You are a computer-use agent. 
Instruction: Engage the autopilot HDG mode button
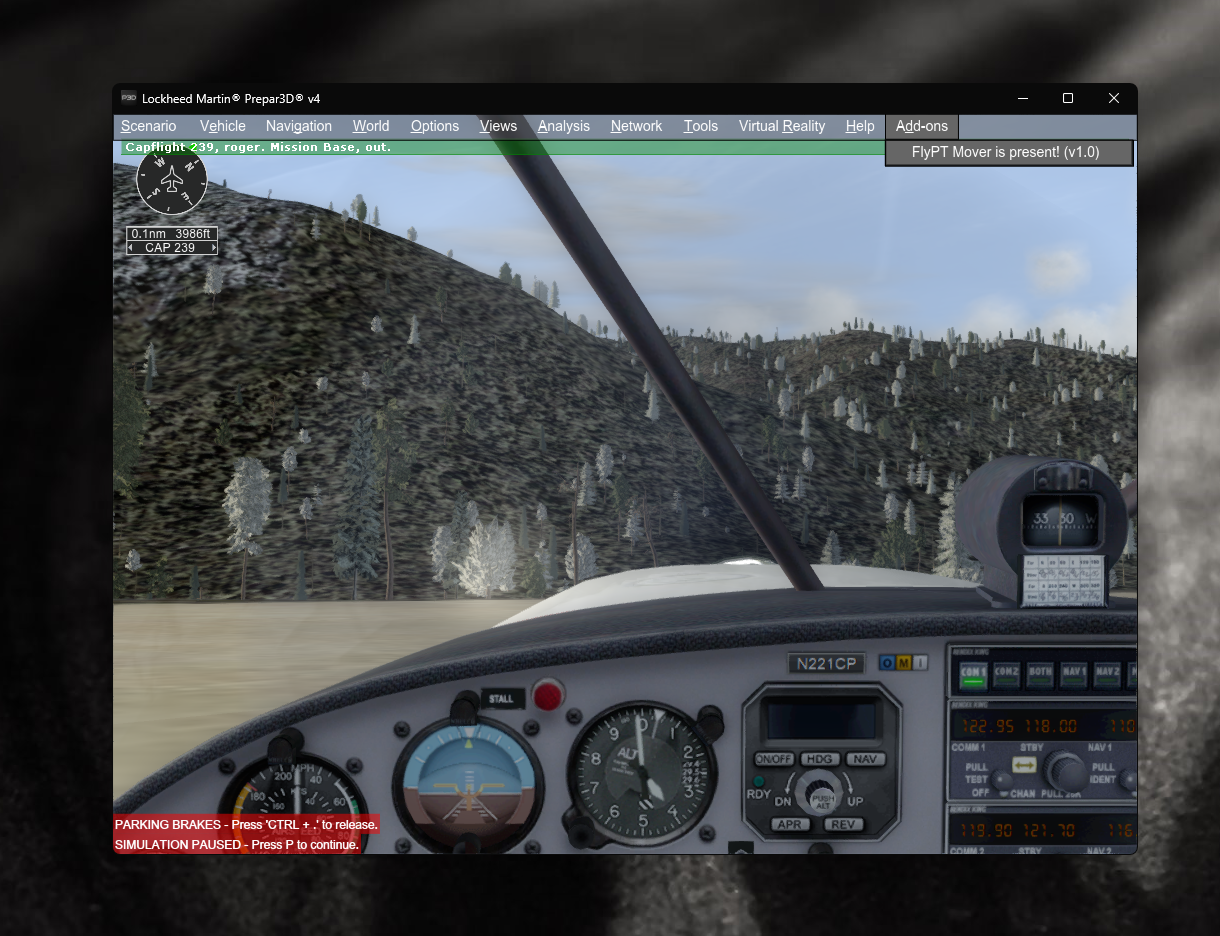pos(819,759)
